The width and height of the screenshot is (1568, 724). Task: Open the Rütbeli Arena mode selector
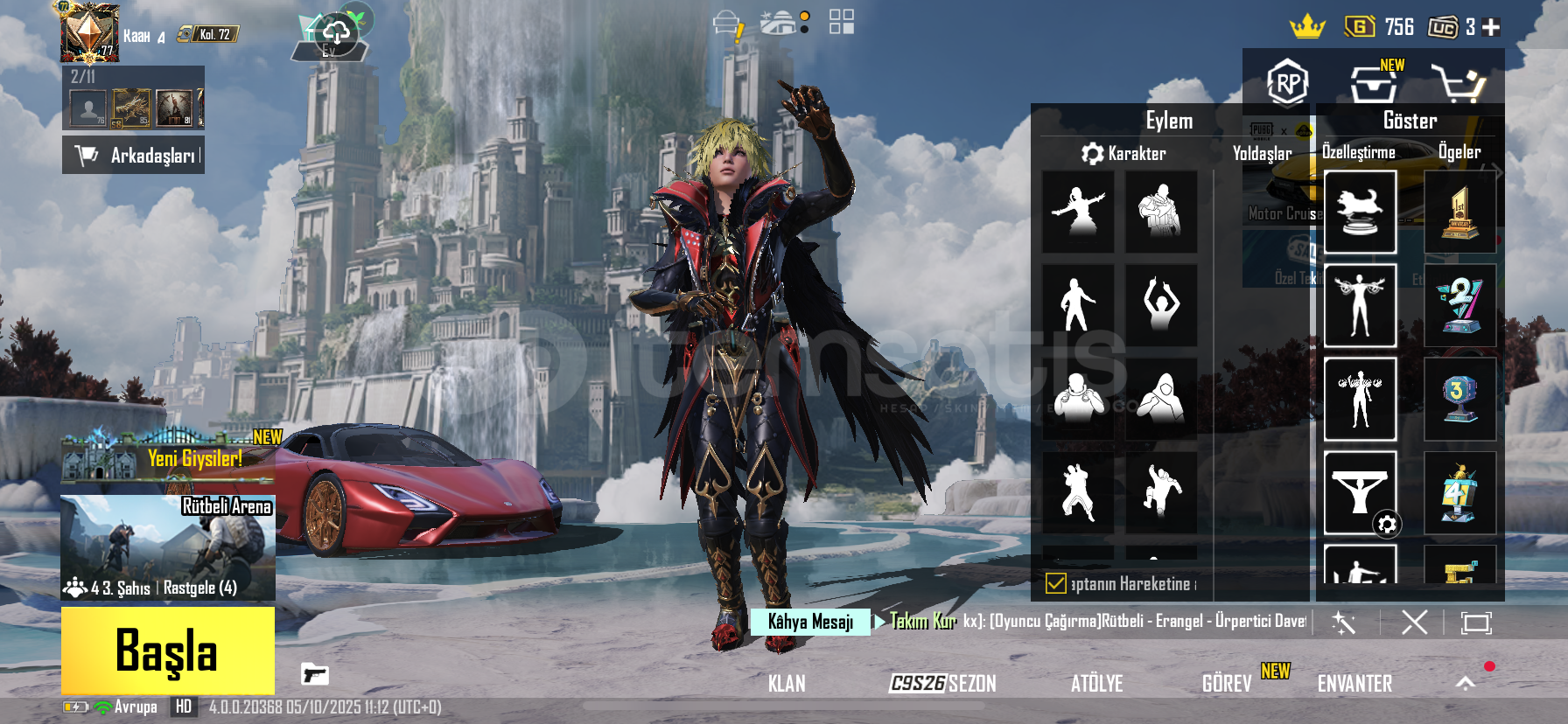[x=168, y=547]
